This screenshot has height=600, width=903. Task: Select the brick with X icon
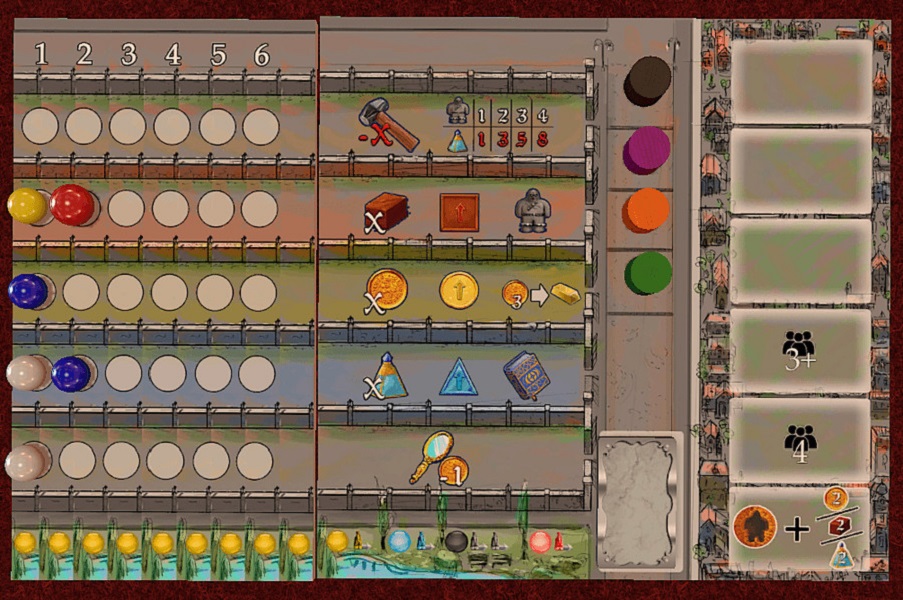point(386,212)
